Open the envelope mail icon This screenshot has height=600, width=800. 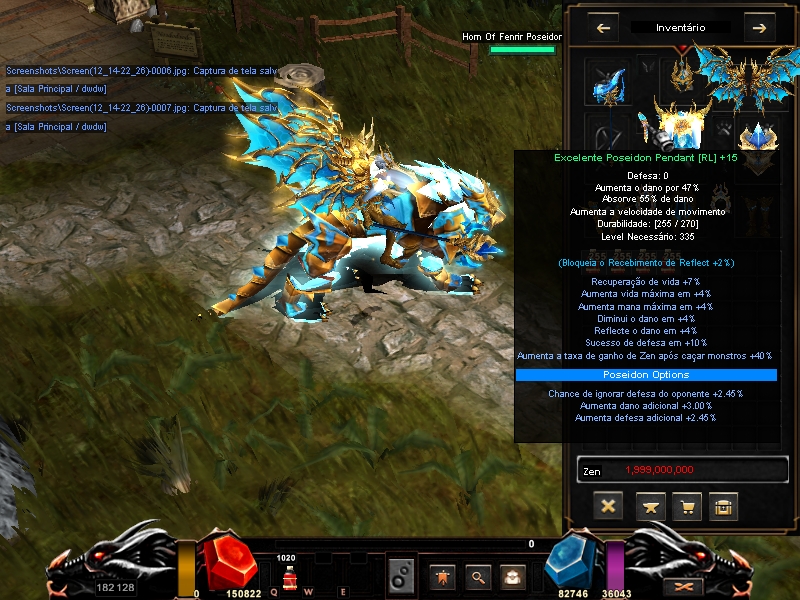[x=512, y=575]
